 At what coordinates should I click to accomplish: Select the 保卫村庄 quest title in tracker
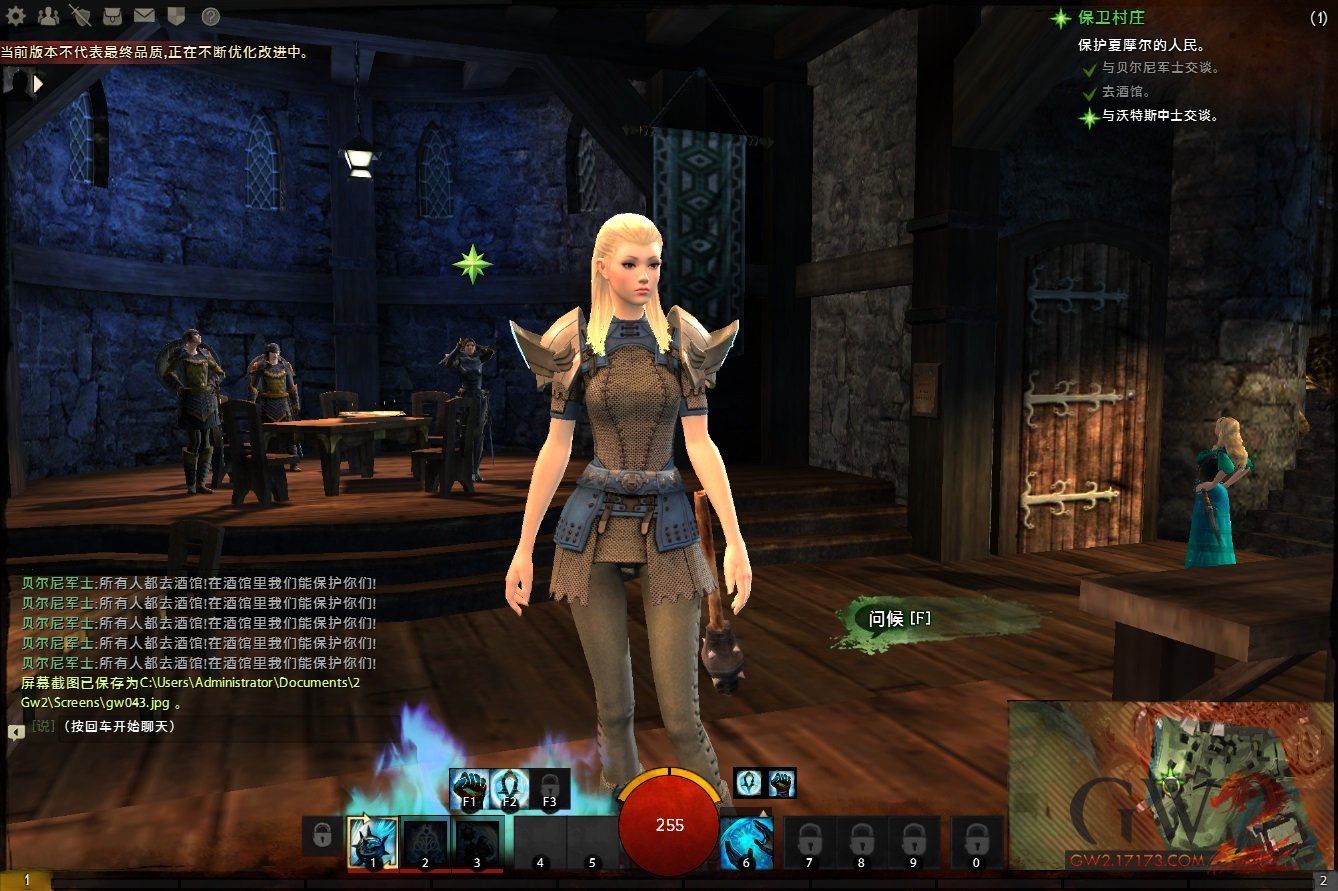point(1110,18)
